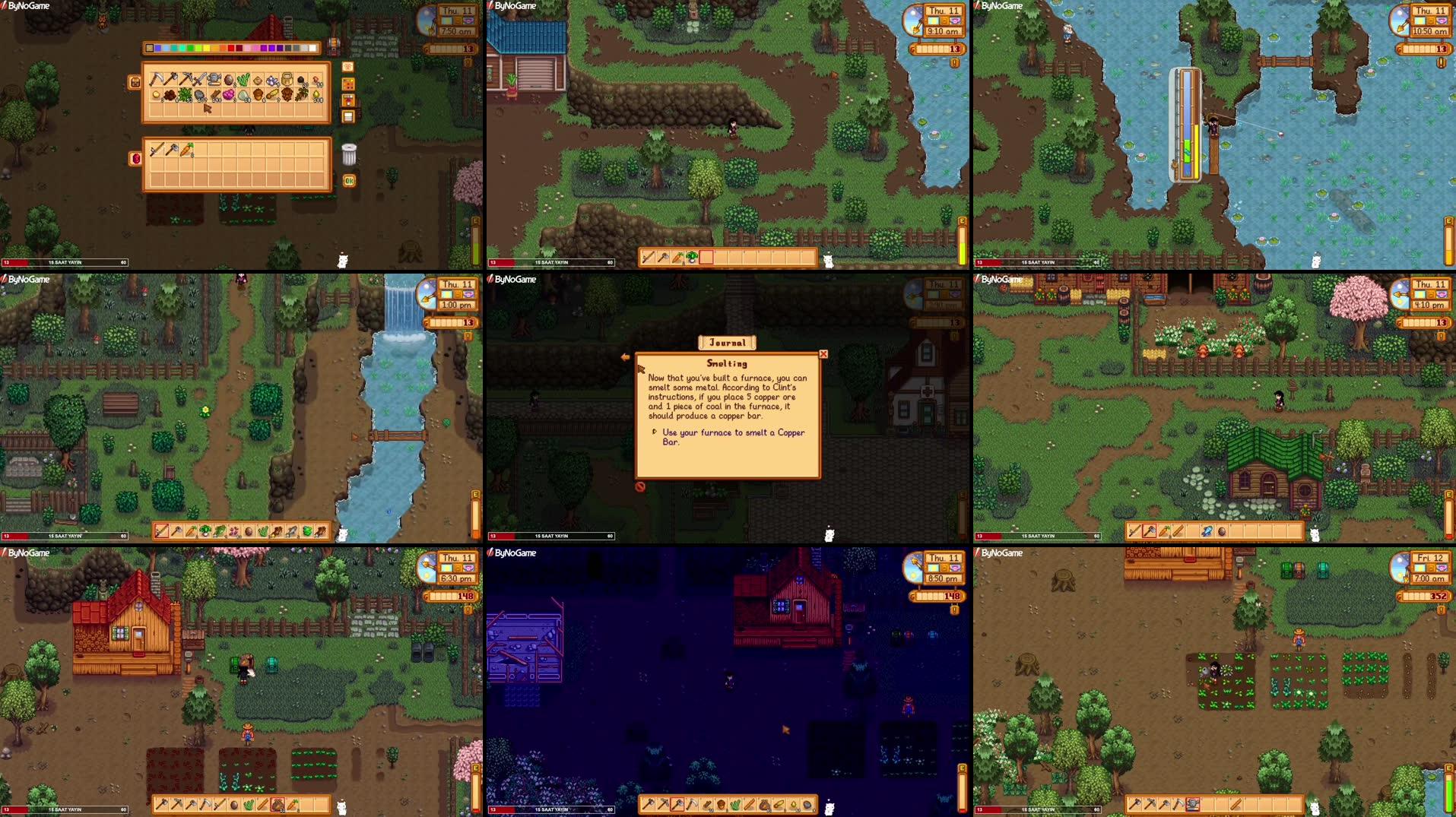
Task: Click the trash can to discard an item
Action: tap(348, 156)
